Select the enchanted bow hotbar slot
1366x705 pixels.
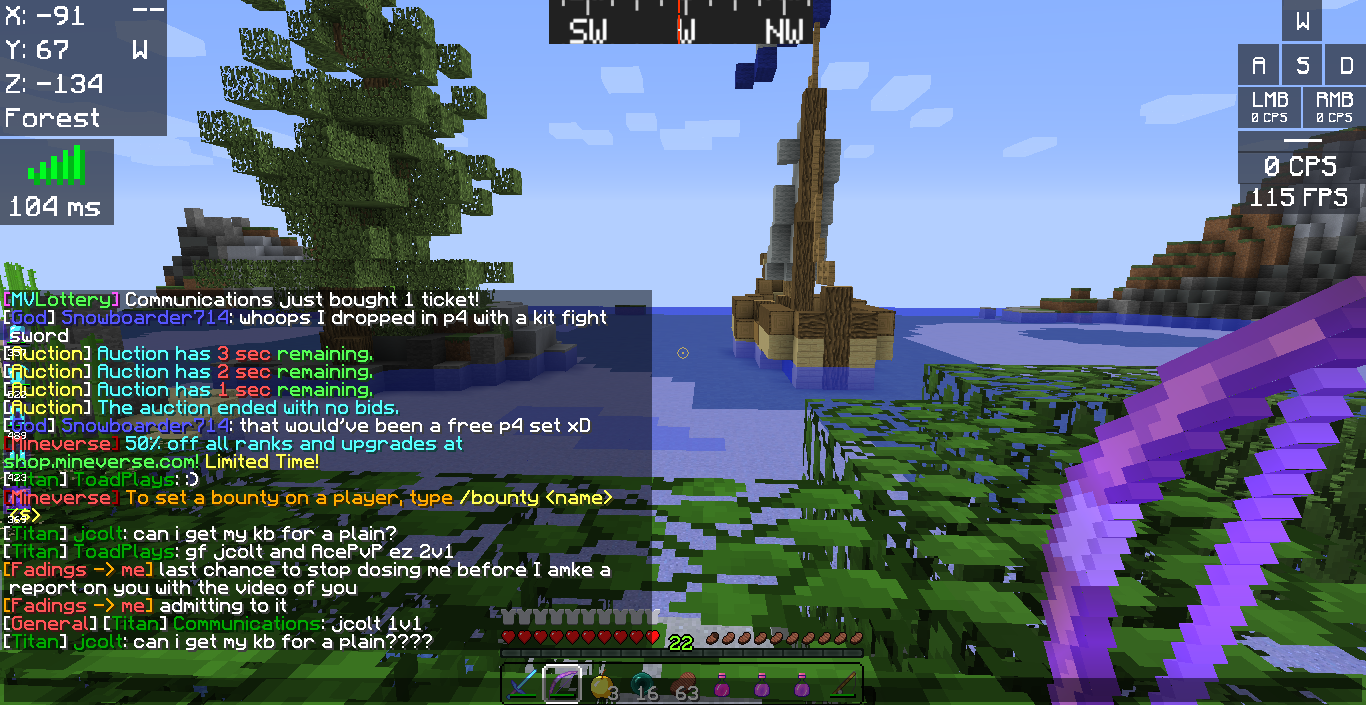[x=562, y=685]
